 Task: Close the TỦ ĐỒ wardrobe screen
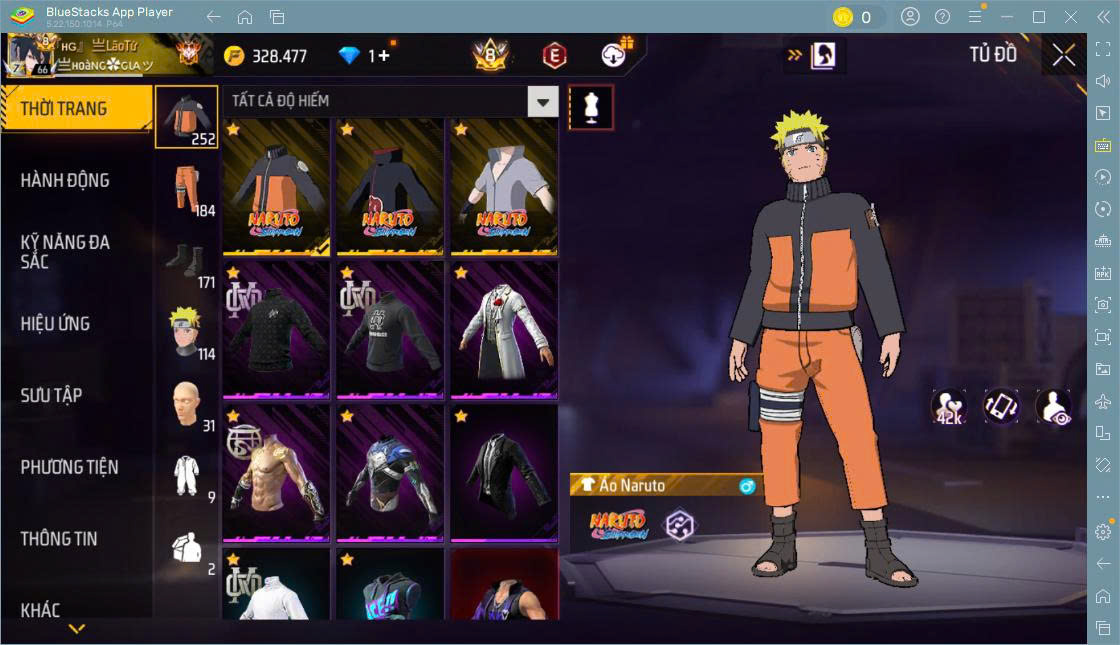coord(1064,55)
